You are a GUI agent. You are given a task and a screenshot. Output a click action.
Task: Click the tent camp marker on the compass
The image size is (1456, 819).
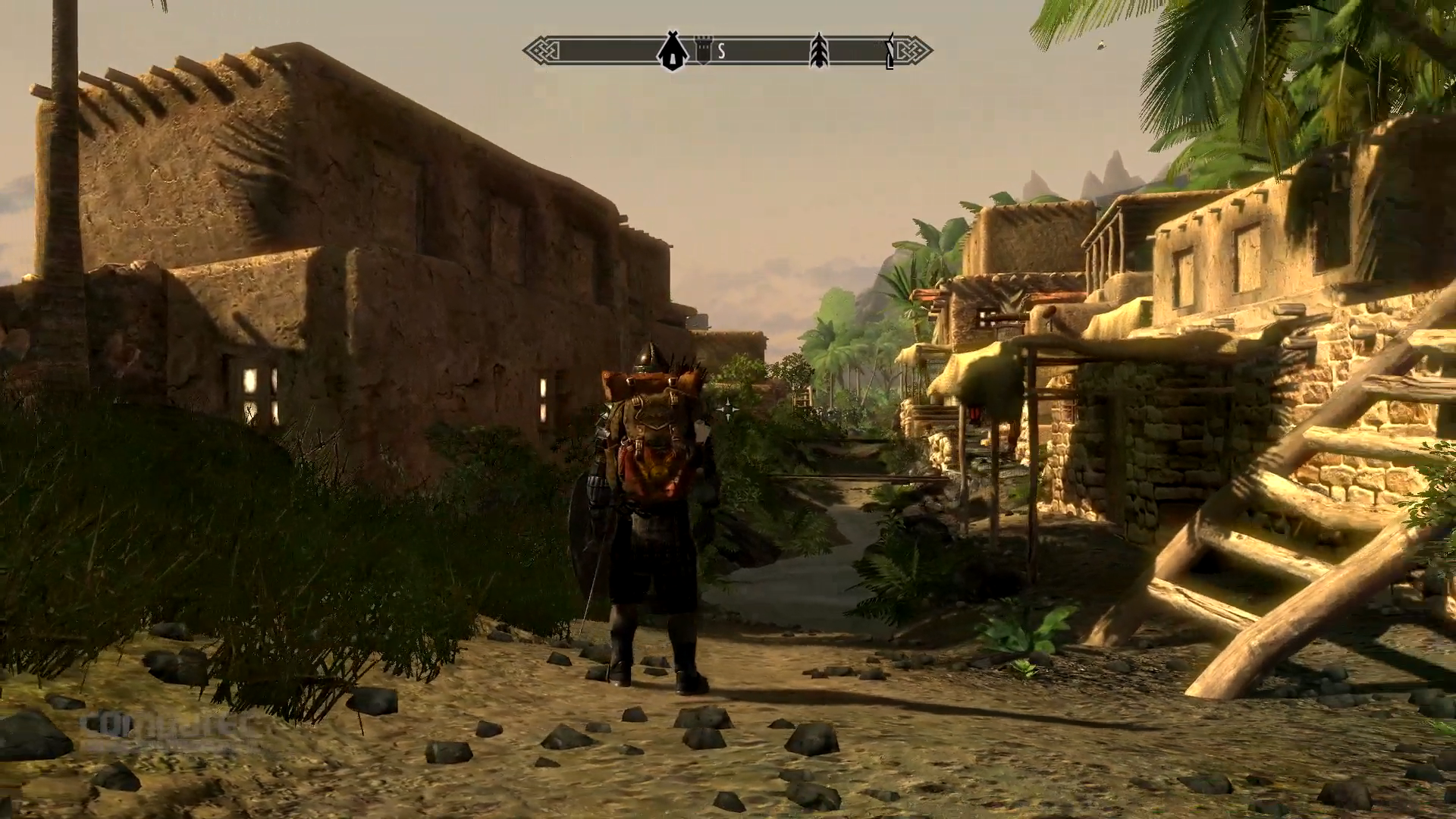coord(671,52)
